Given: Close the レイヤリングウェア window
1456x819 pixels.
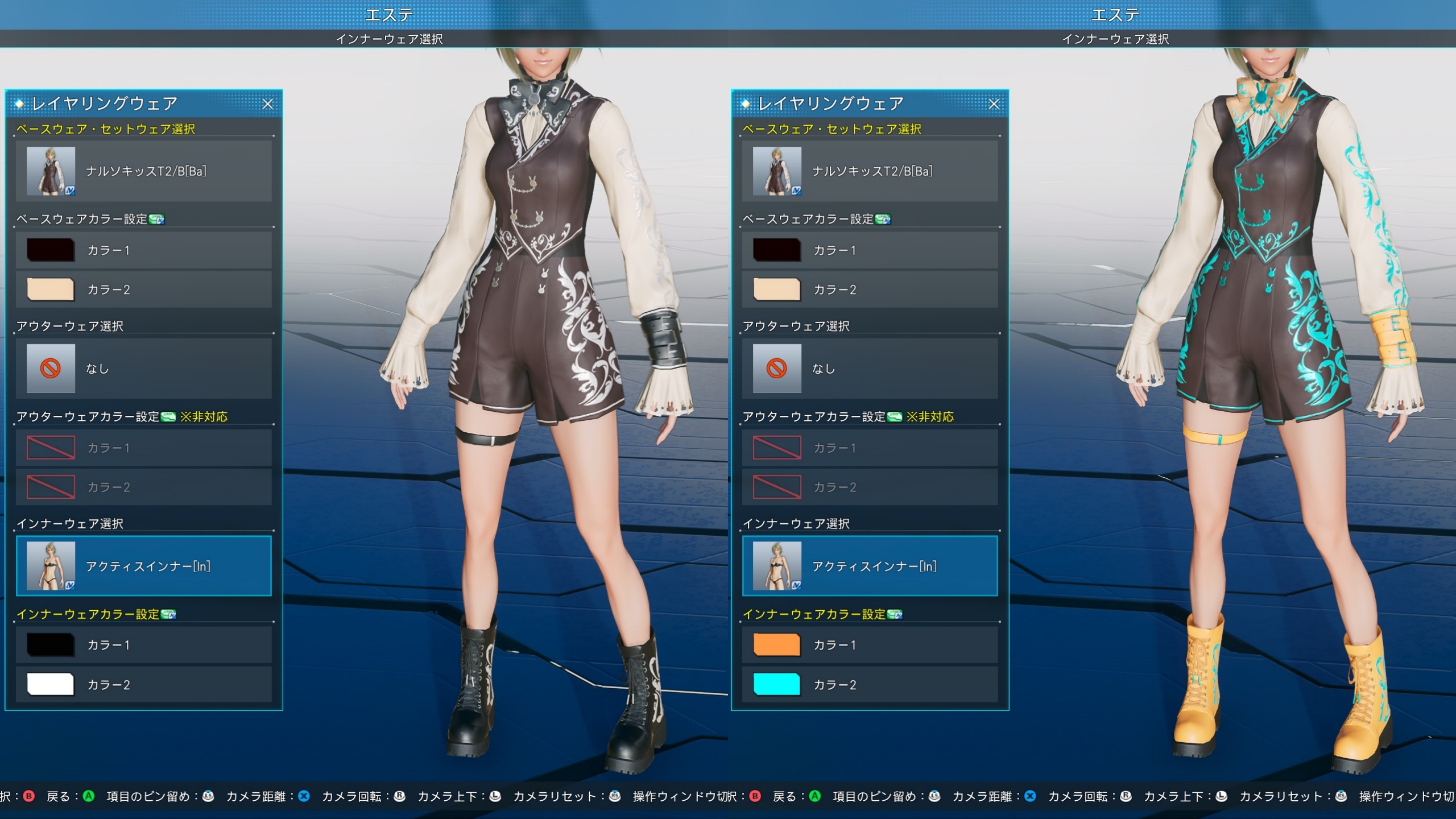Looking at the screenshot, I should click(x=269, y=104).
